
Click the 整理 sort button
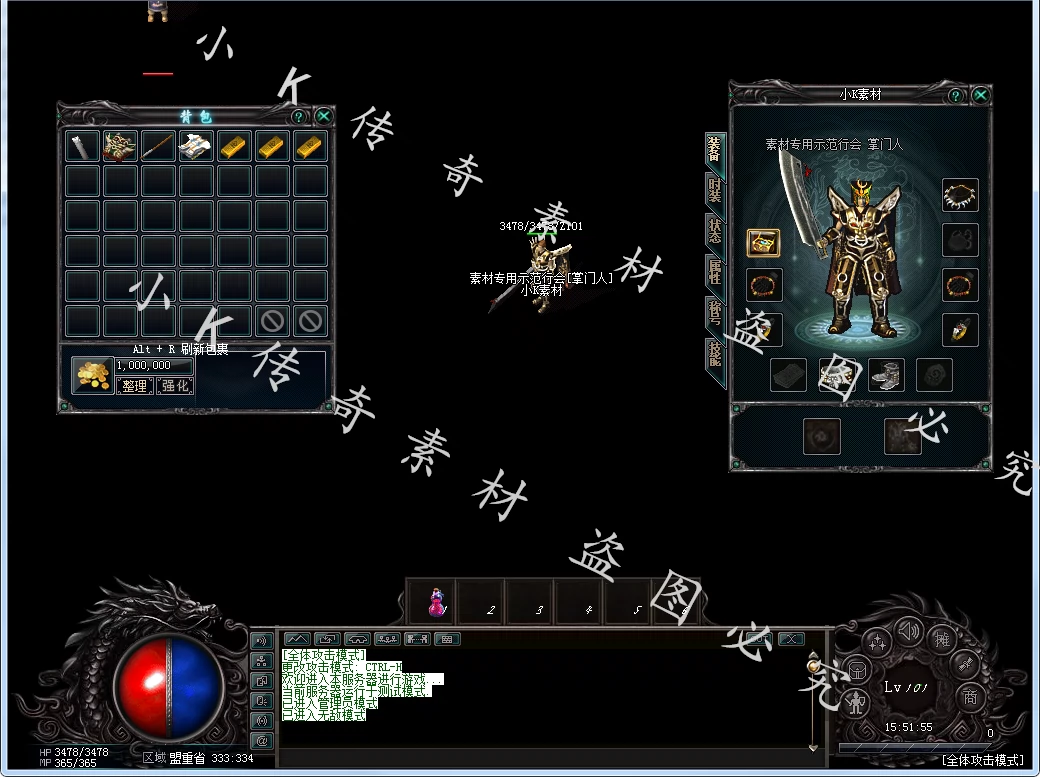(135, 385)
